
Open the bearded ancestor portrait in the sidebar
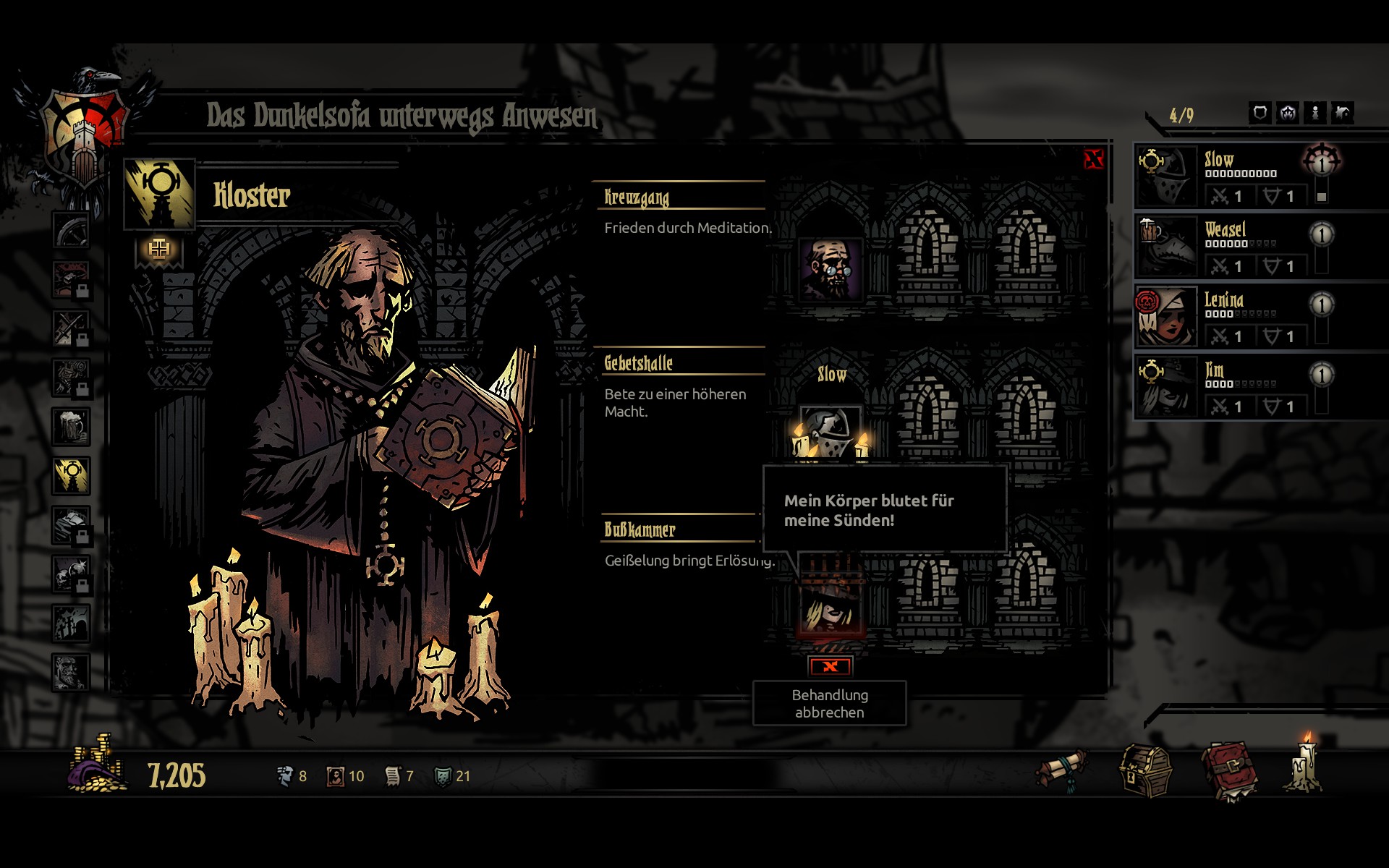coord(71,672)
